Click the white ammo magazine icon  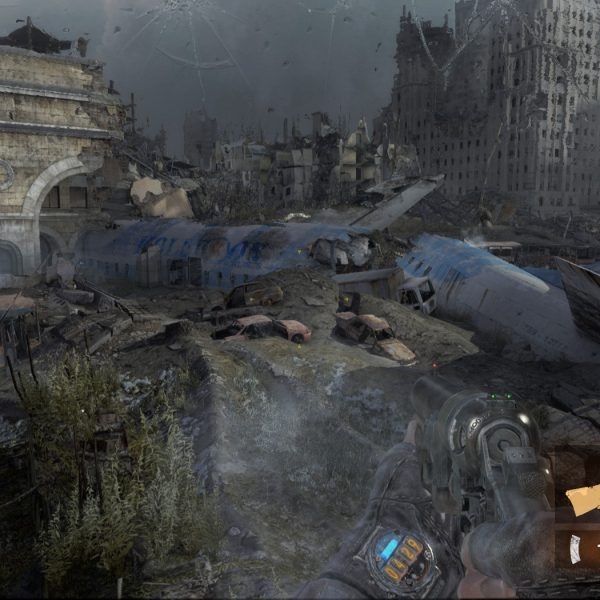576,547
